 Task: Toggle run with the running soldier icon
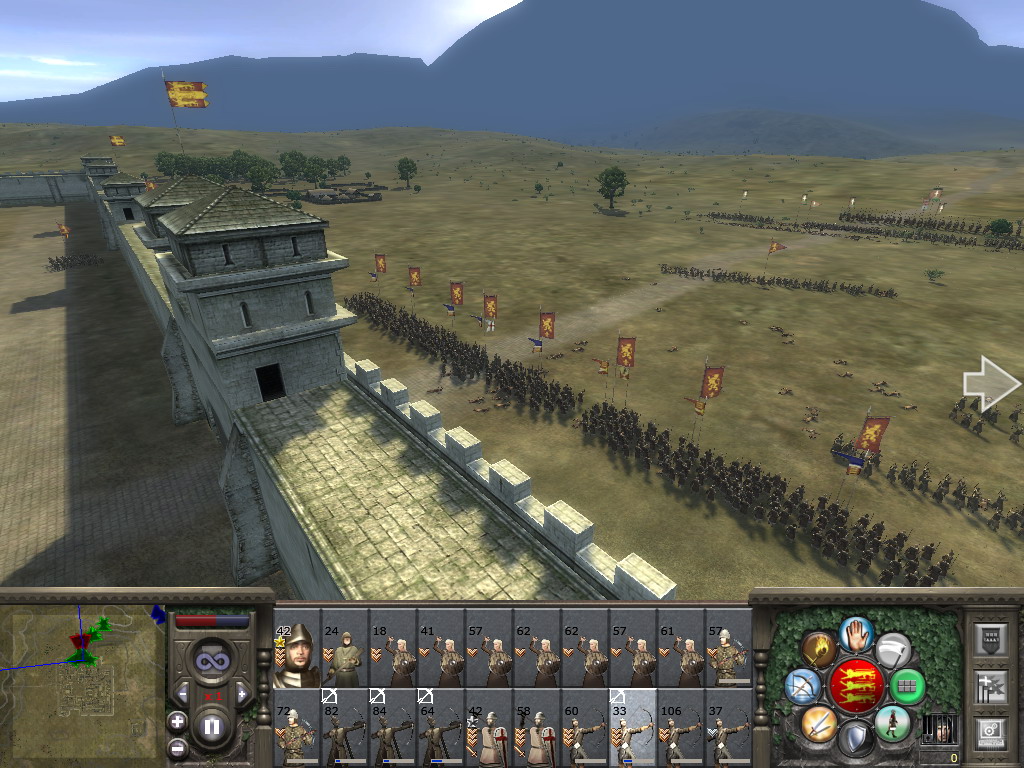892,722
